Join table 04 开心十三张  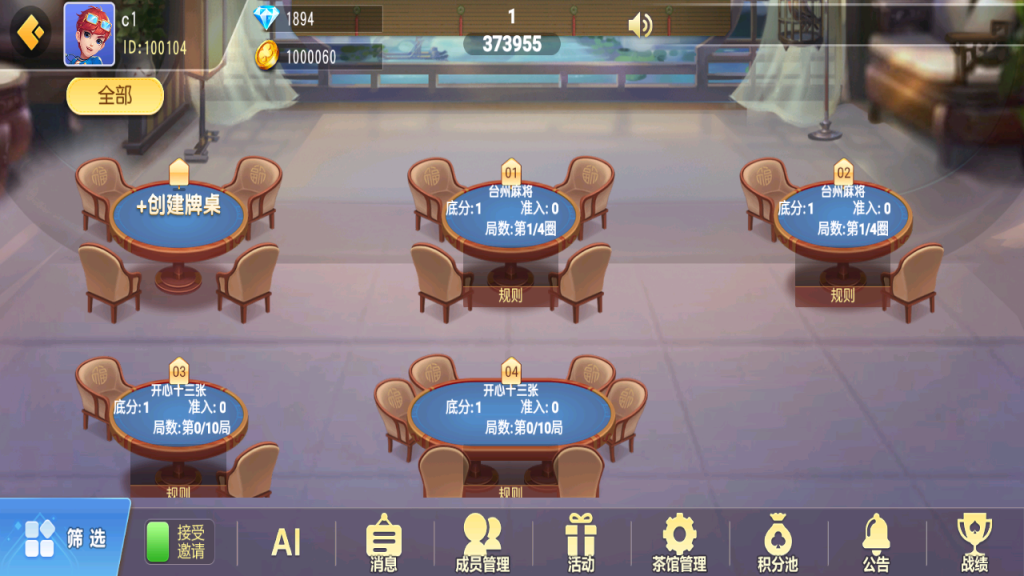[x=510, y=408]
